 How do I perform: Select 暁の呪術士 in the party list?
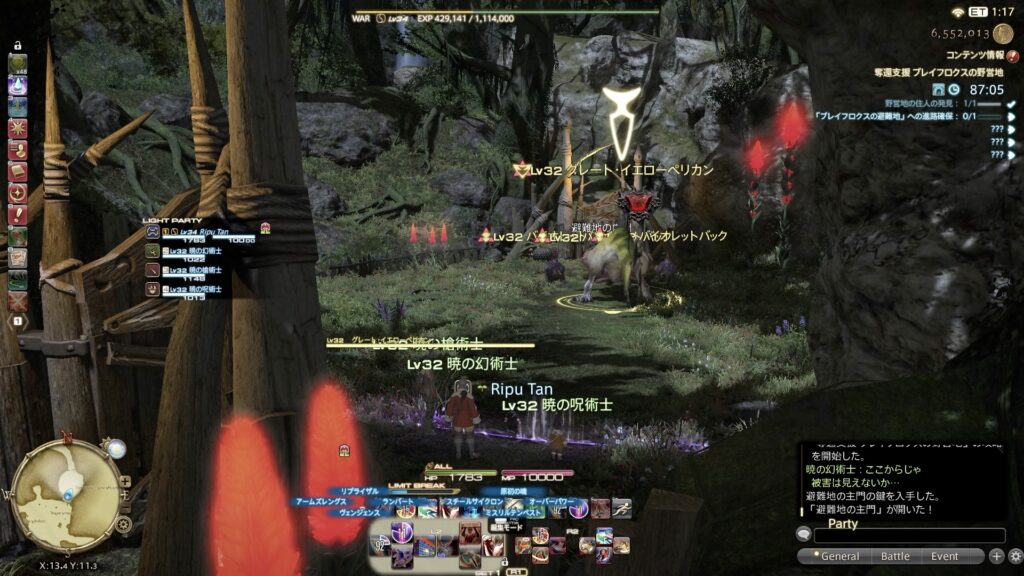(x=195, y=289)
